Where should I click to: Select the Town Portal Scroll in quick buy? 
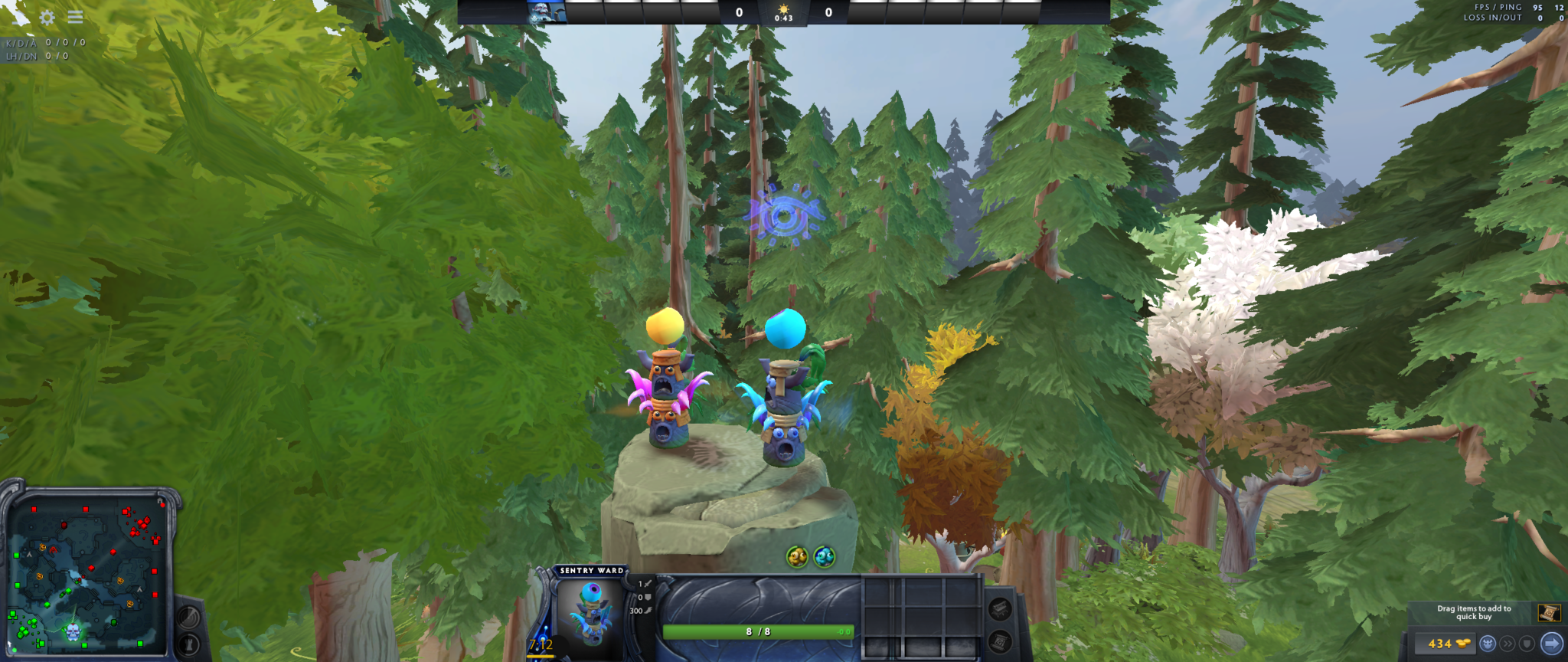click(x=1550, y=613)
